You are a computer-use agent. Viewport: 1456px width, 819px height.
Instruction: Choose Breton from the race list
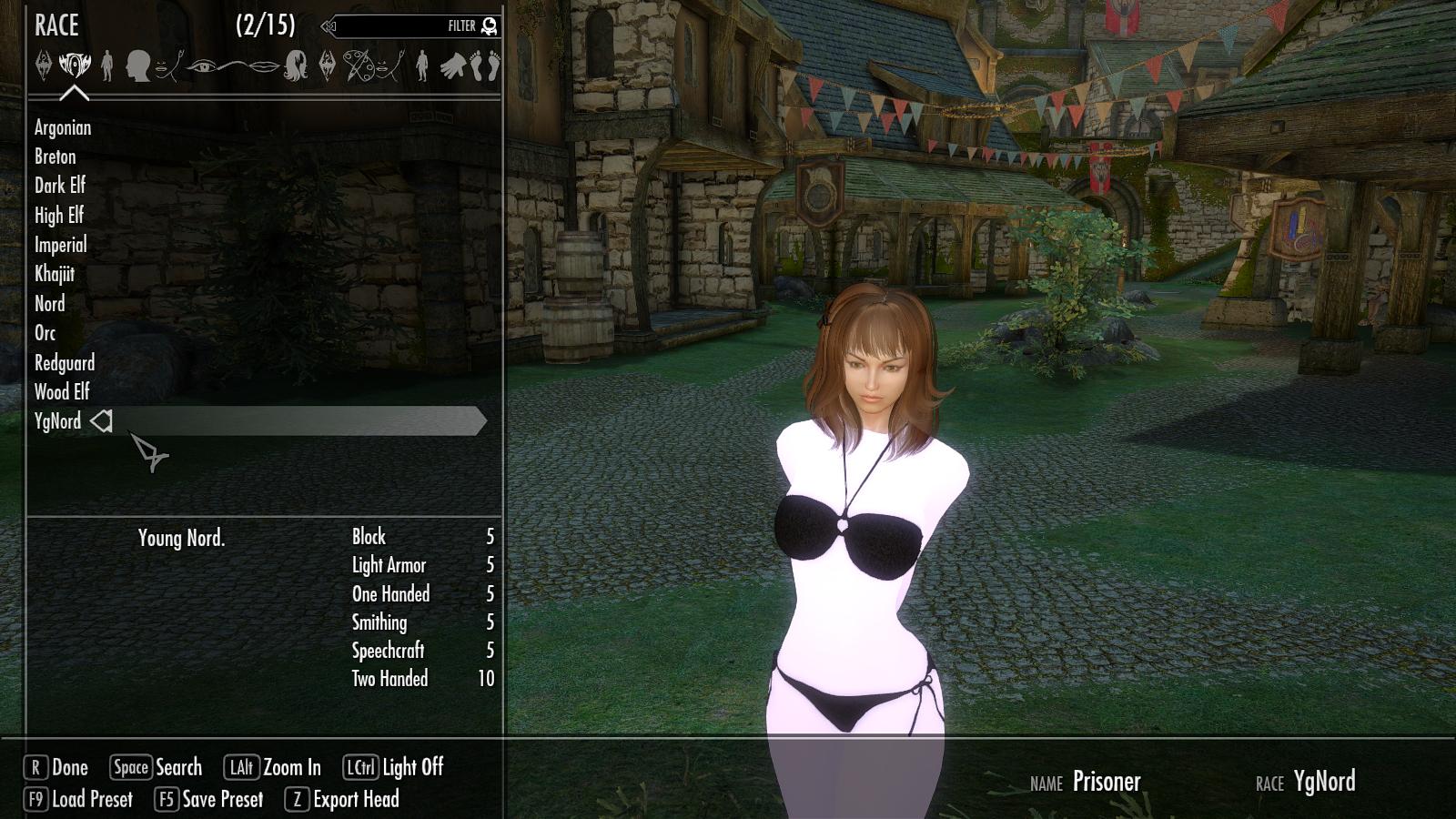56,157
